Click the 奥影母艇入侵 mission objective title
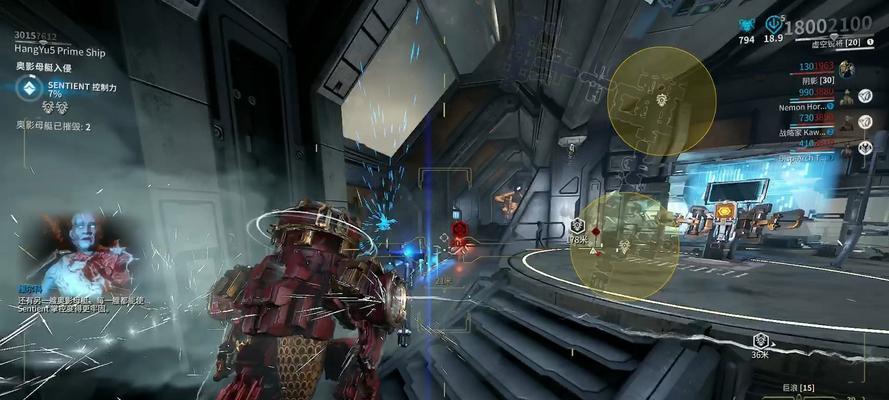Image resolution: width=889 pixels, height=400 pixels. (x=44, y=65)
